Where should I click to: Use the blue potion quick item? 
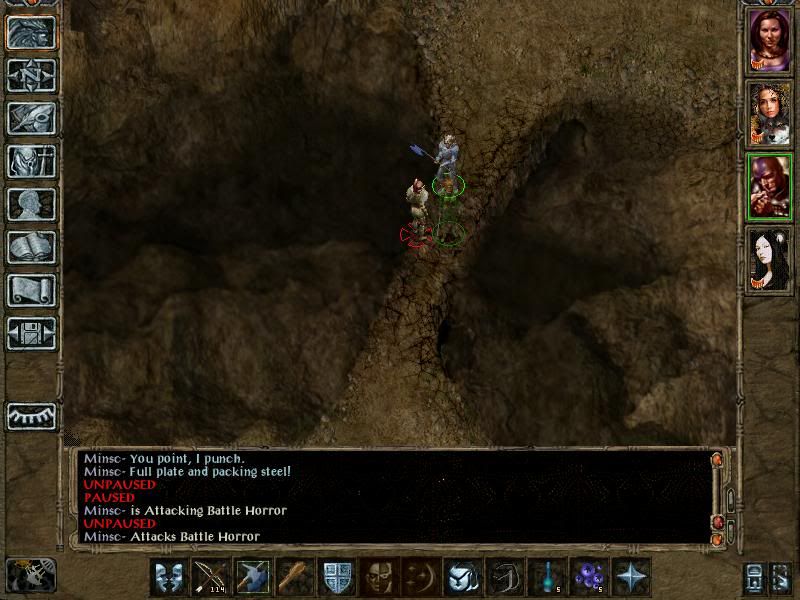[547, 577]
